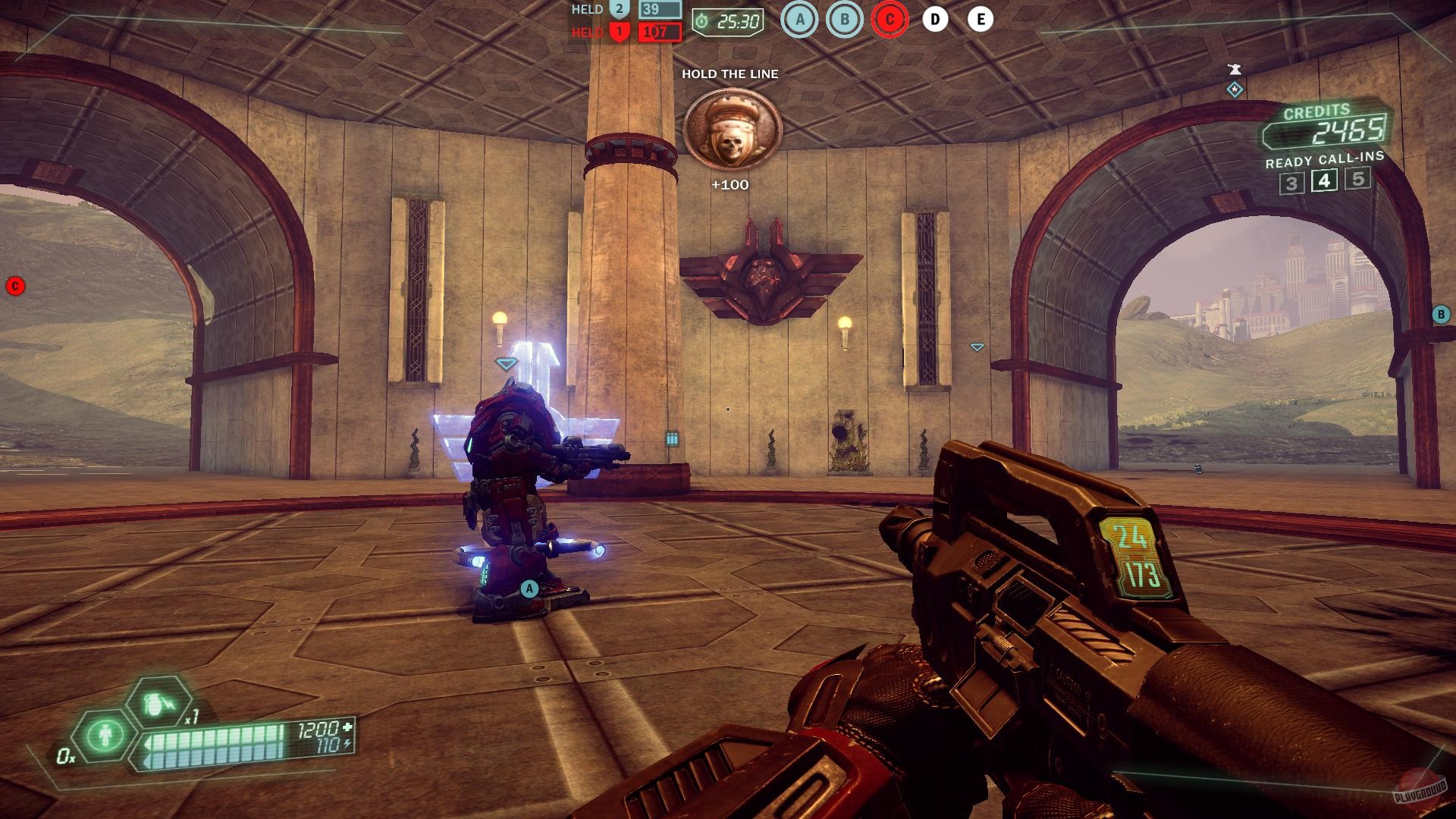Click the teal diamond waypoint near the wall
The height and width of the screenshot is (819, 1456).
pos(977,347)
